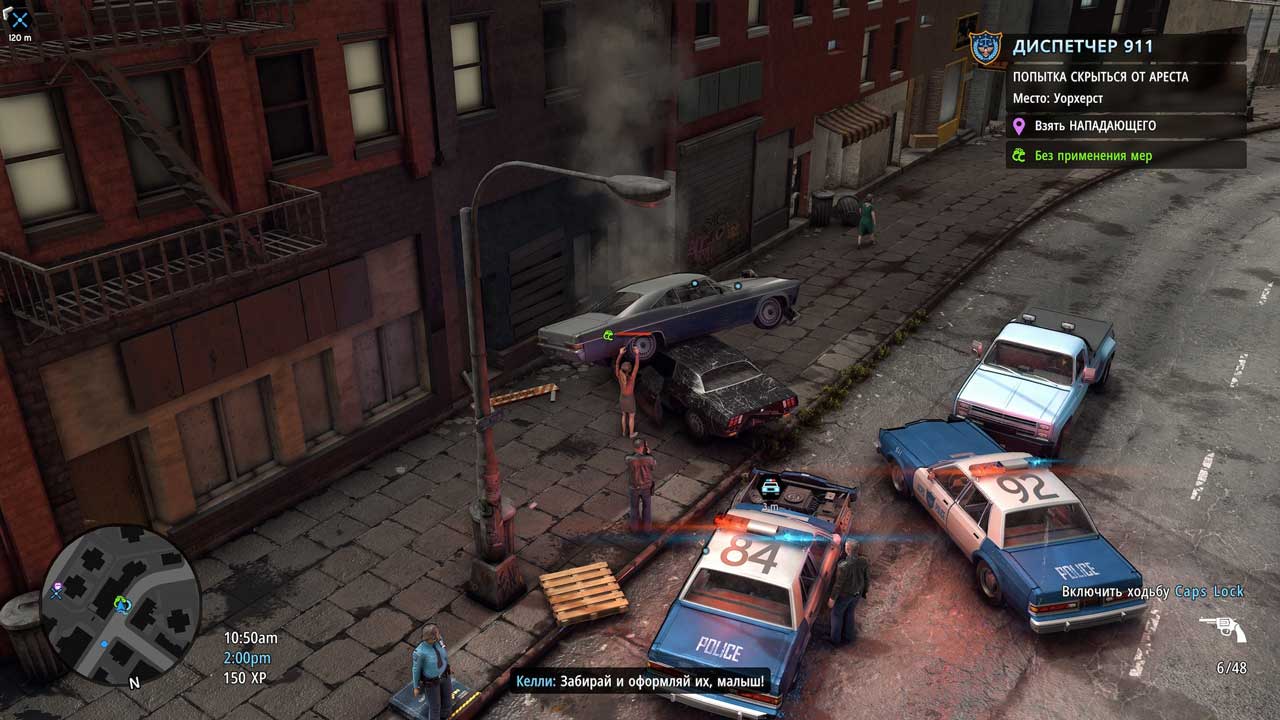This screenshot has height=720, width=1280.
Task: Open the "ДИСПЕТЧЕР 911" mission header
Action: [x=1082, y=46]
